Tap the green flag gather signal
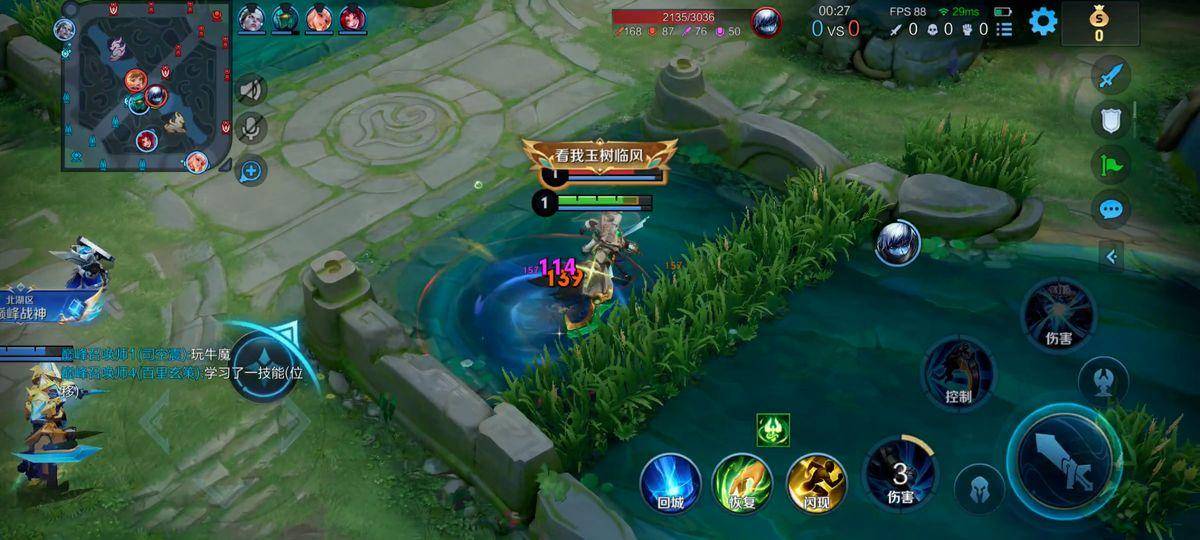 (x=1112, y=165)
